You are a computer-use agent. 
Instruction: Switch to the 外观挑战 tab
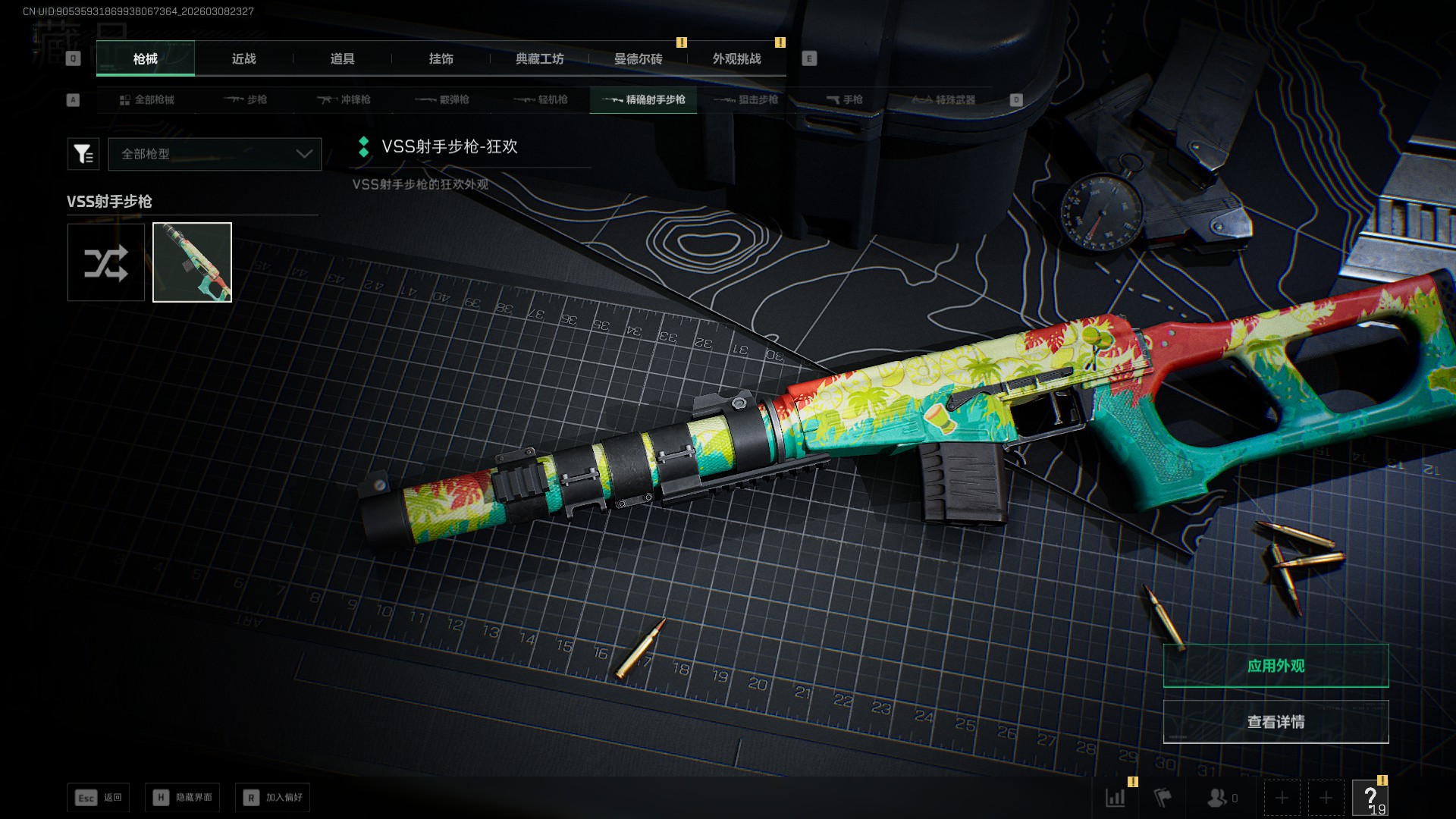coord(736,59)
